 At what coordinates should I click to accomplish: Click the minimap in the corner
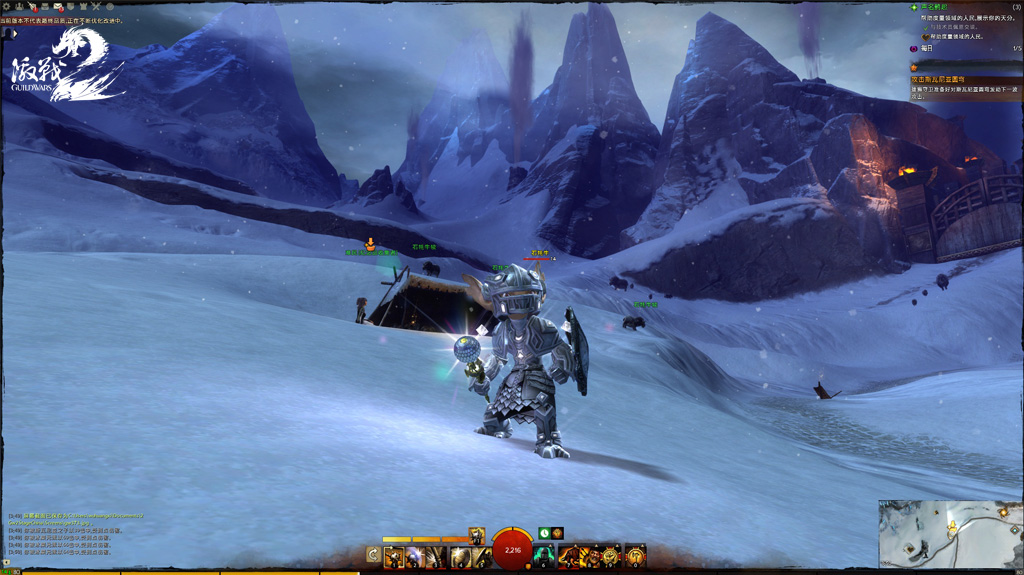(950, 533)
